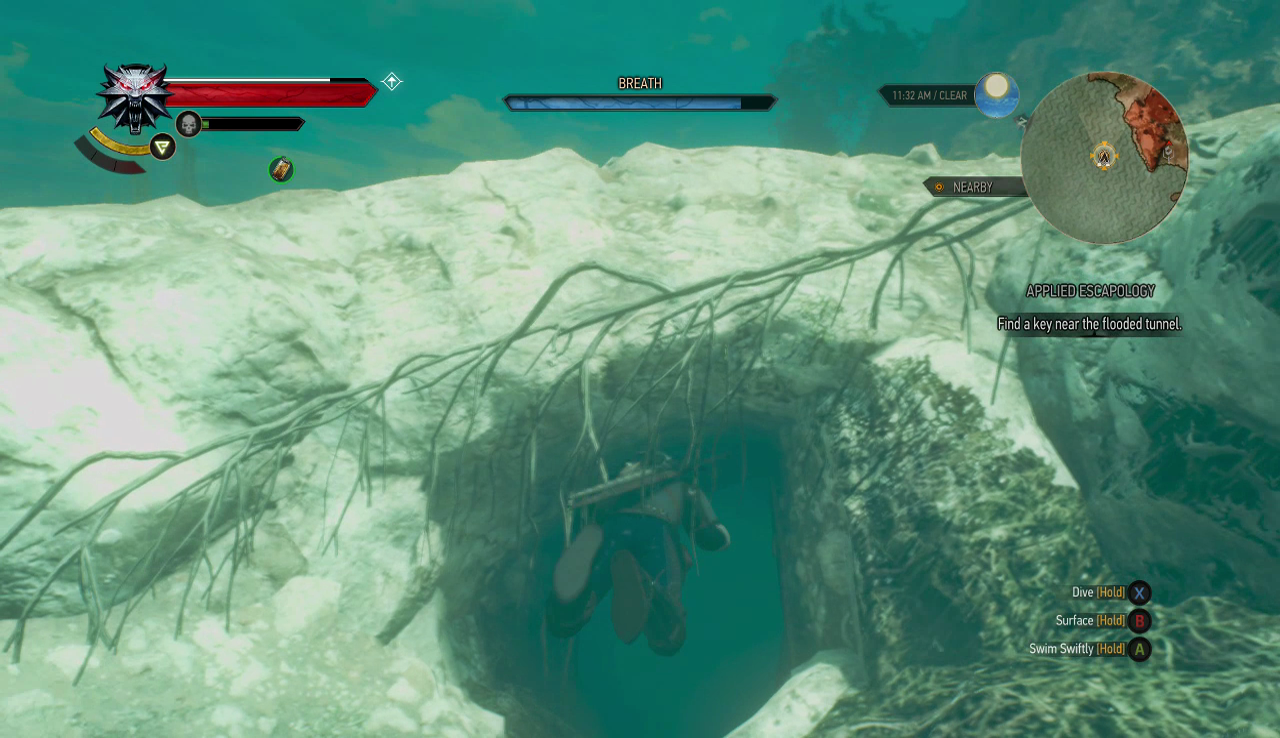Select the active buff item icon
The image size is (1280, 738).
pos(281,169)
